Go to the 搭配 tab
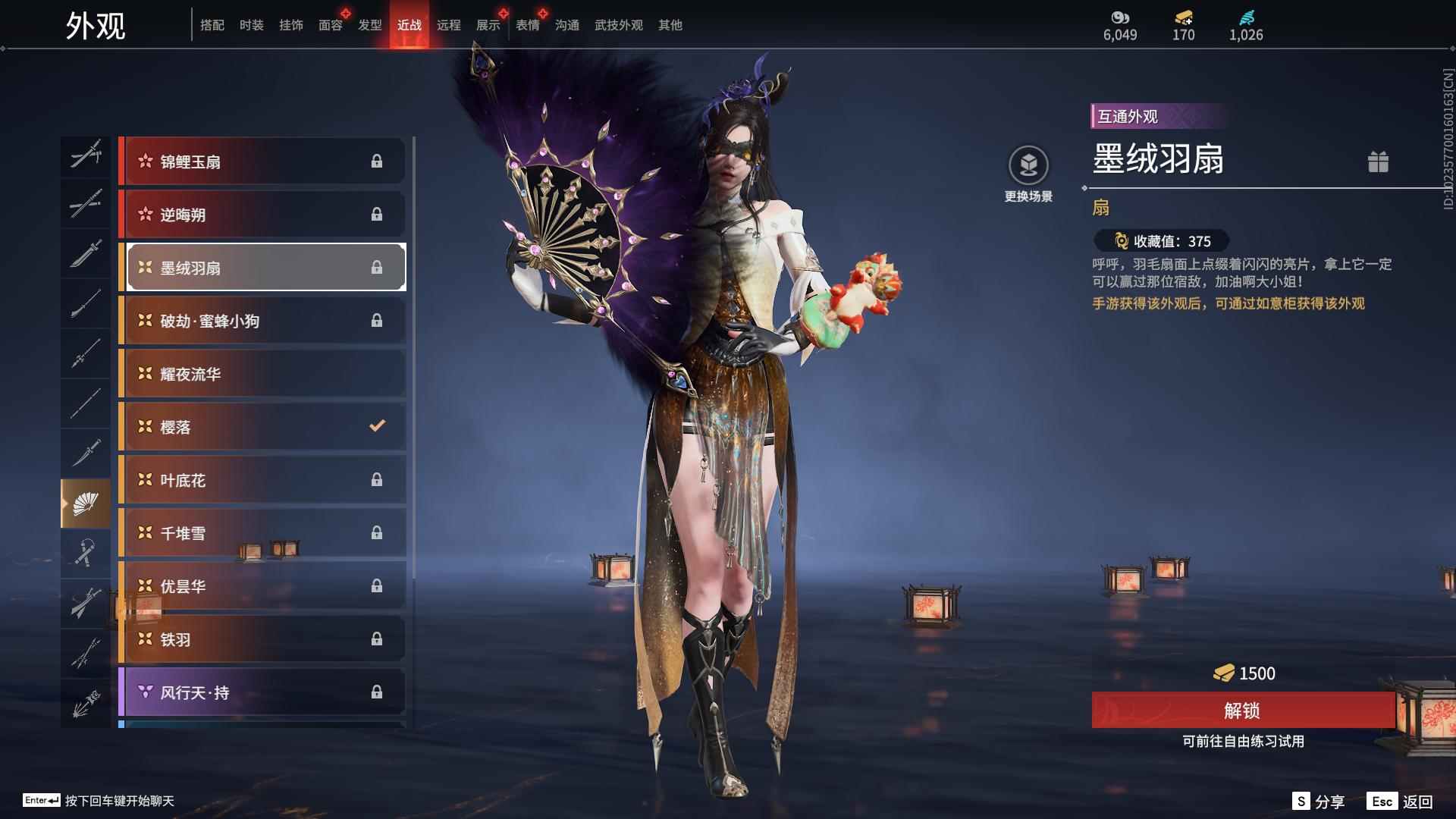Image resolution: width=1456 pixels, height=819 pixels. (212, 25)
